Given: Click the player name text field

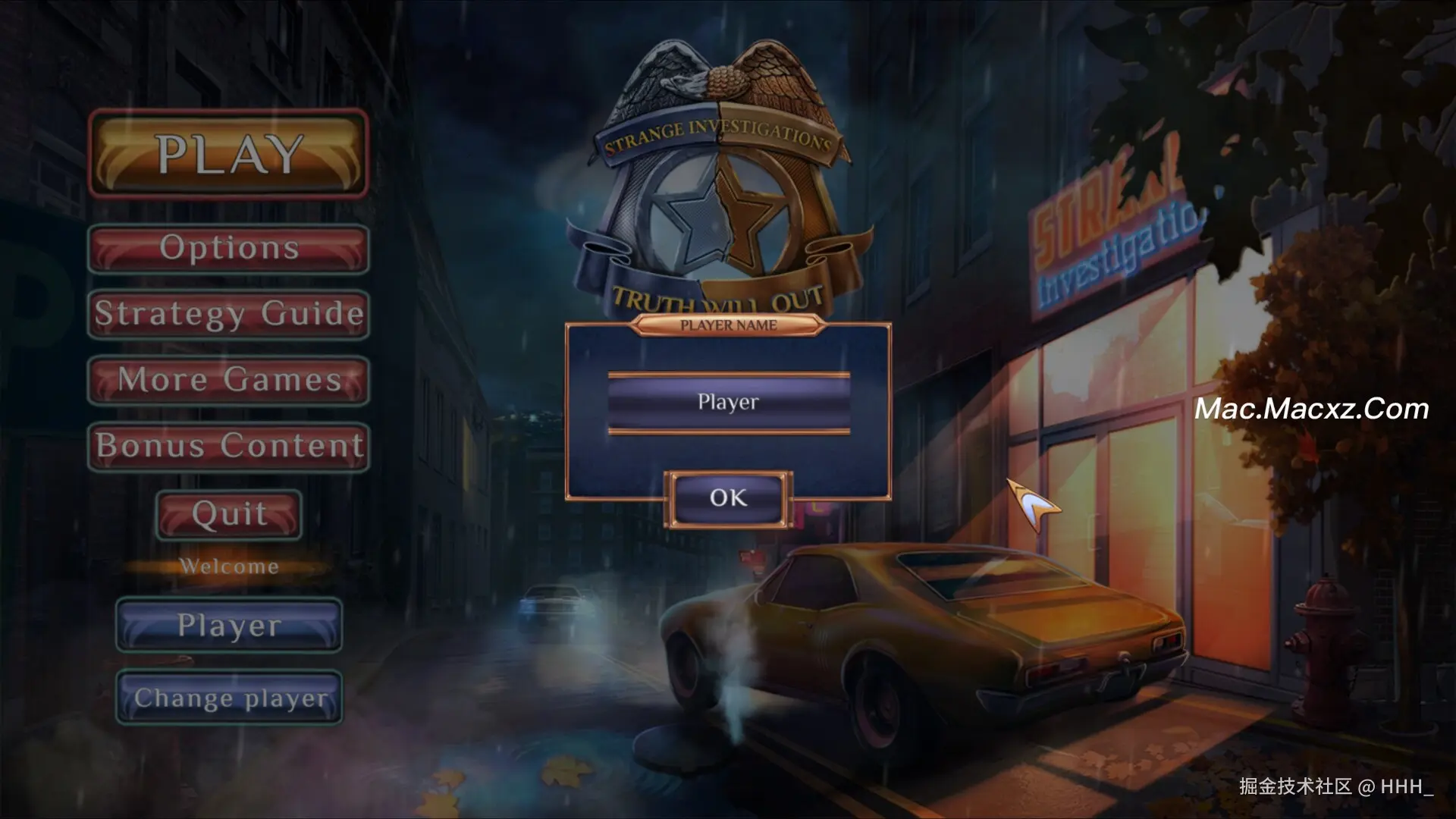Looking at the screenshot, I should coord(728,403).
